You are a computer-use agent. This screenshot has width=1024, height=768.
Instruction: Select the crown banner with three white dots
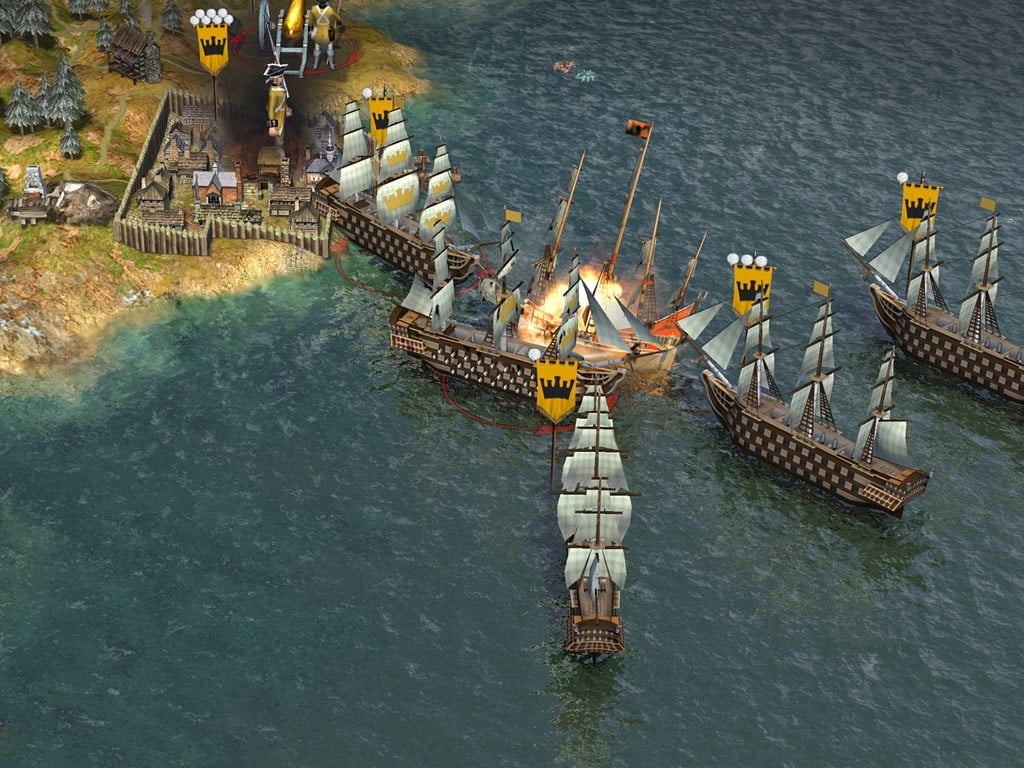pos(752,285)
